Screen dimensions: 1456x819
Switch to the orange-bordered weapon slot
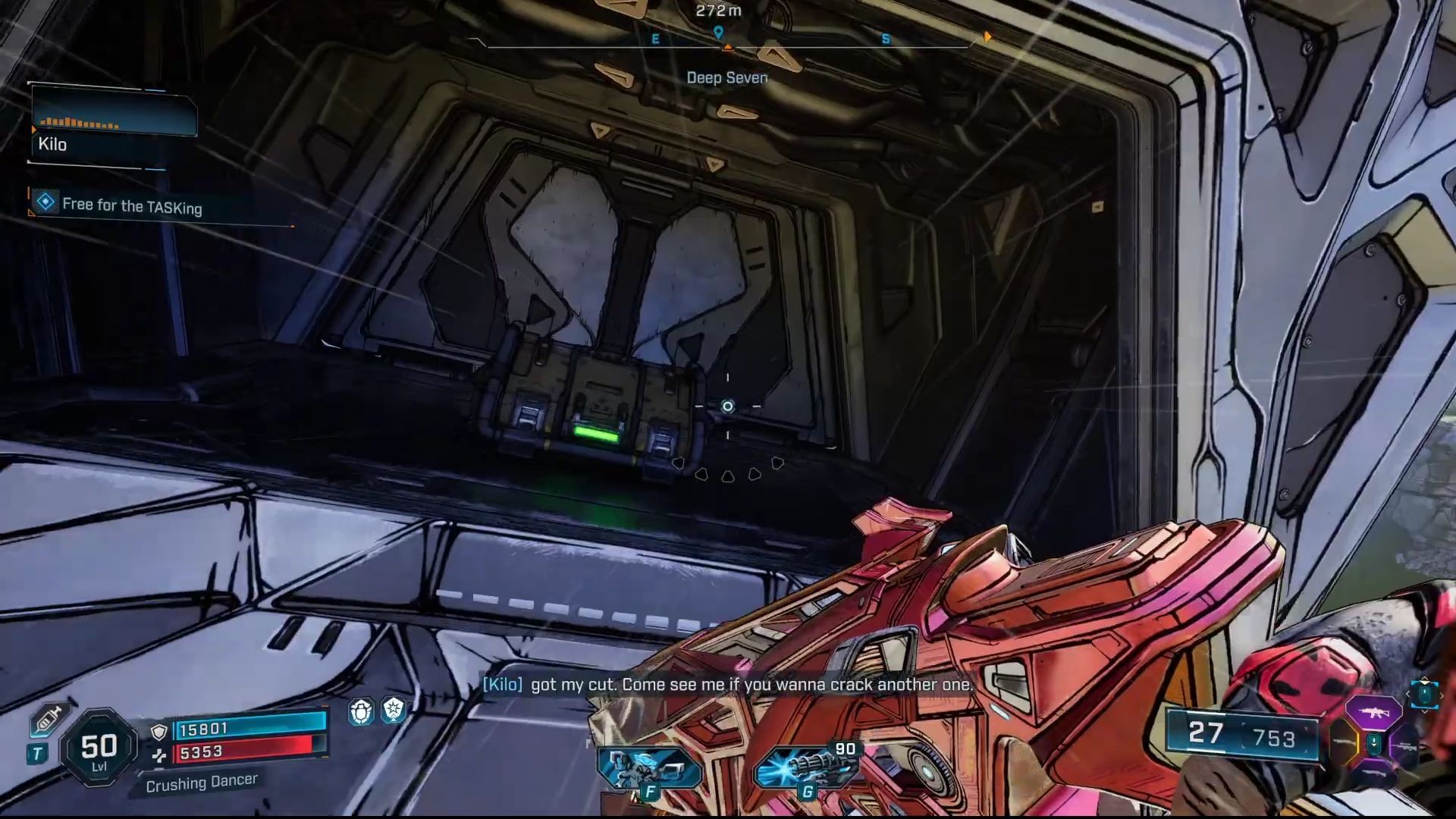coord(1344,743)
